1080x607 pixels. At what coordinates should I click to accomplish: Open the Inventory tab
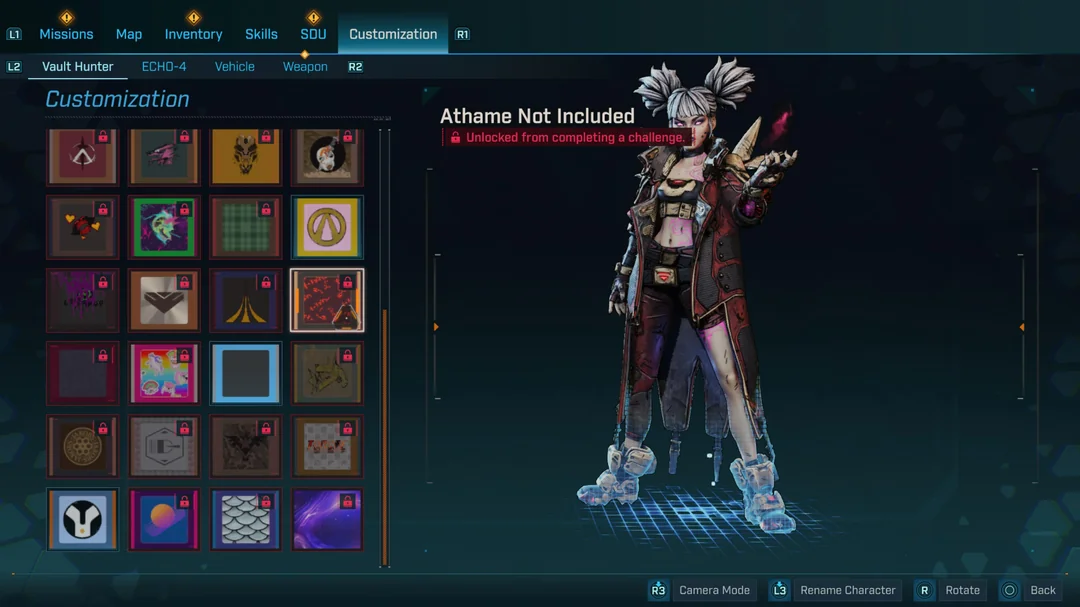[x=193, y=34]
